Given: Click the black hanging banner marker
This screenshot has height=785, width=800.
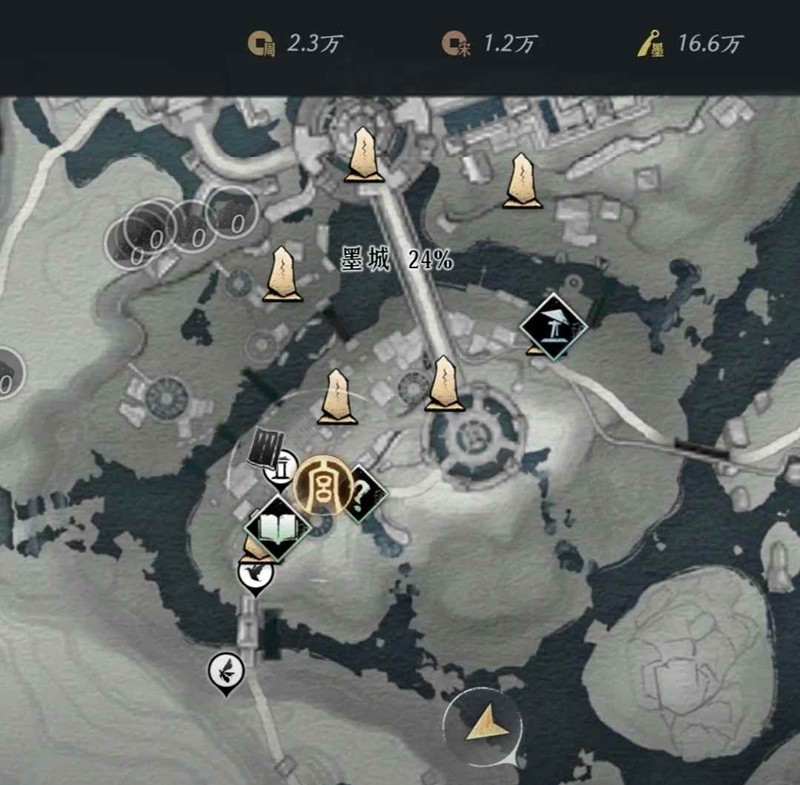Looking at the screenshot, I should [x=266, y=446].
